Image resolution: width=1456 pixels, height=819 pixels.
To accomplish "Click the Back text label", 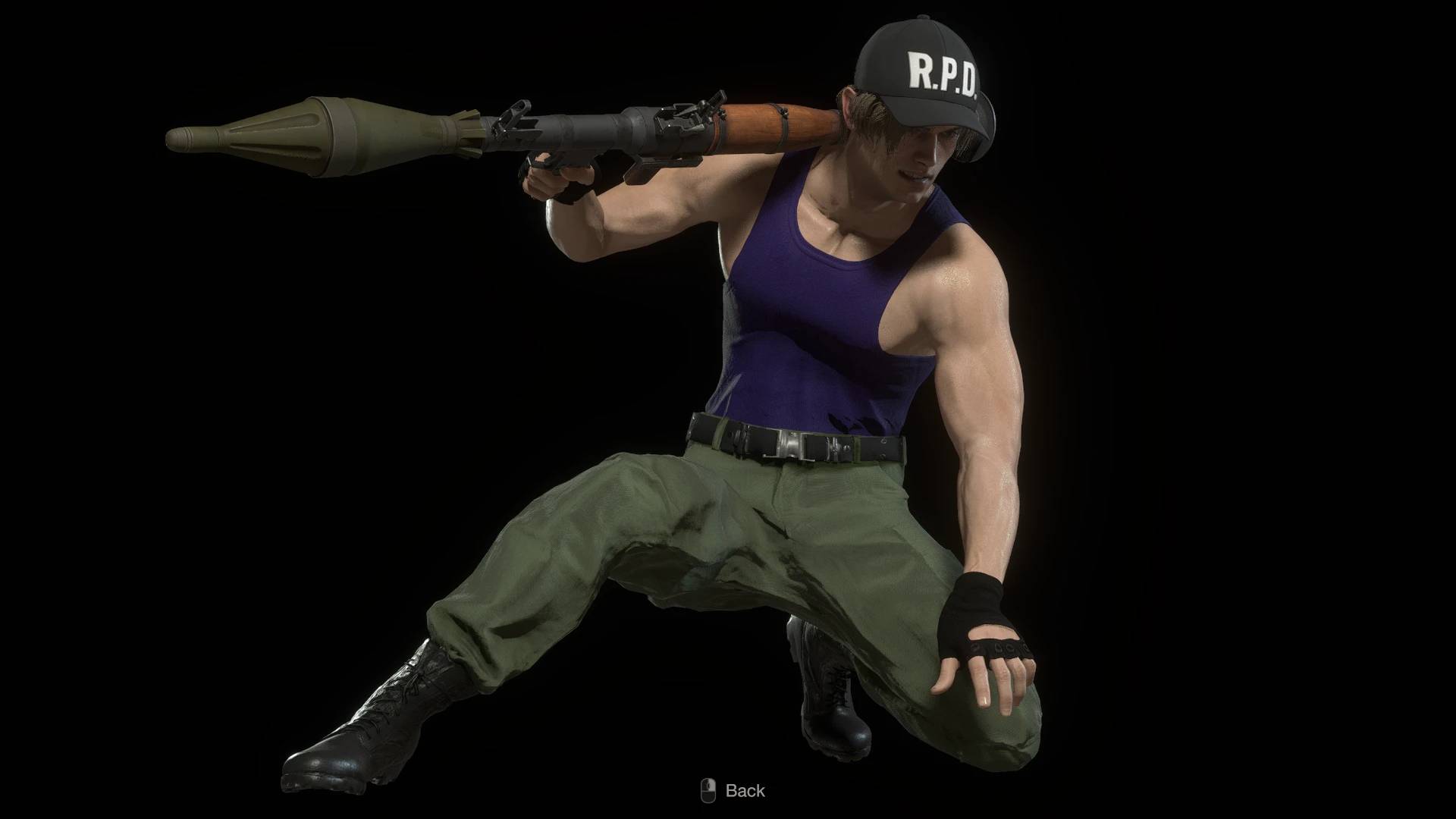I will tap(747, 790).
